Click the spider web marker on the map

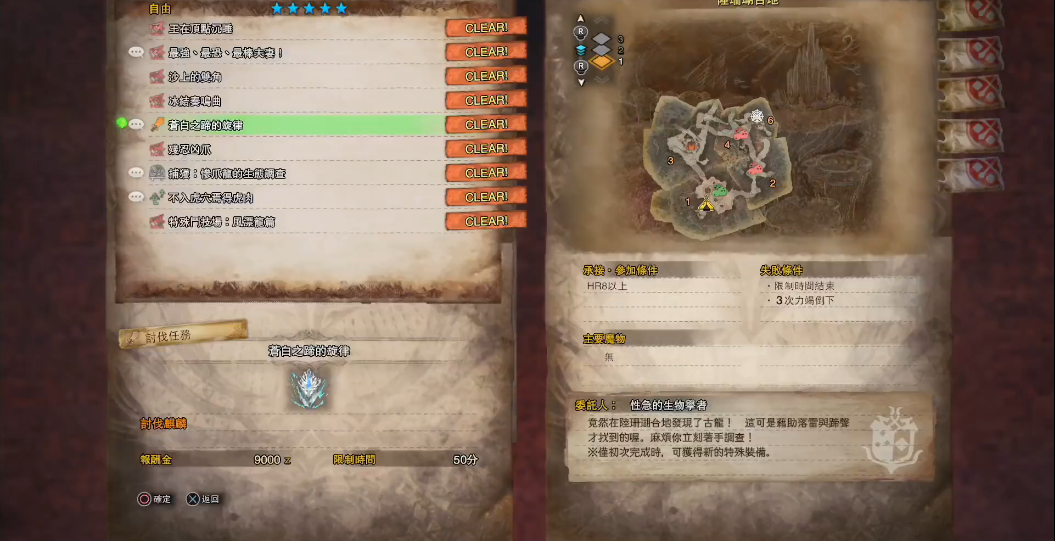pyautogui.click(x=757, y=116)
